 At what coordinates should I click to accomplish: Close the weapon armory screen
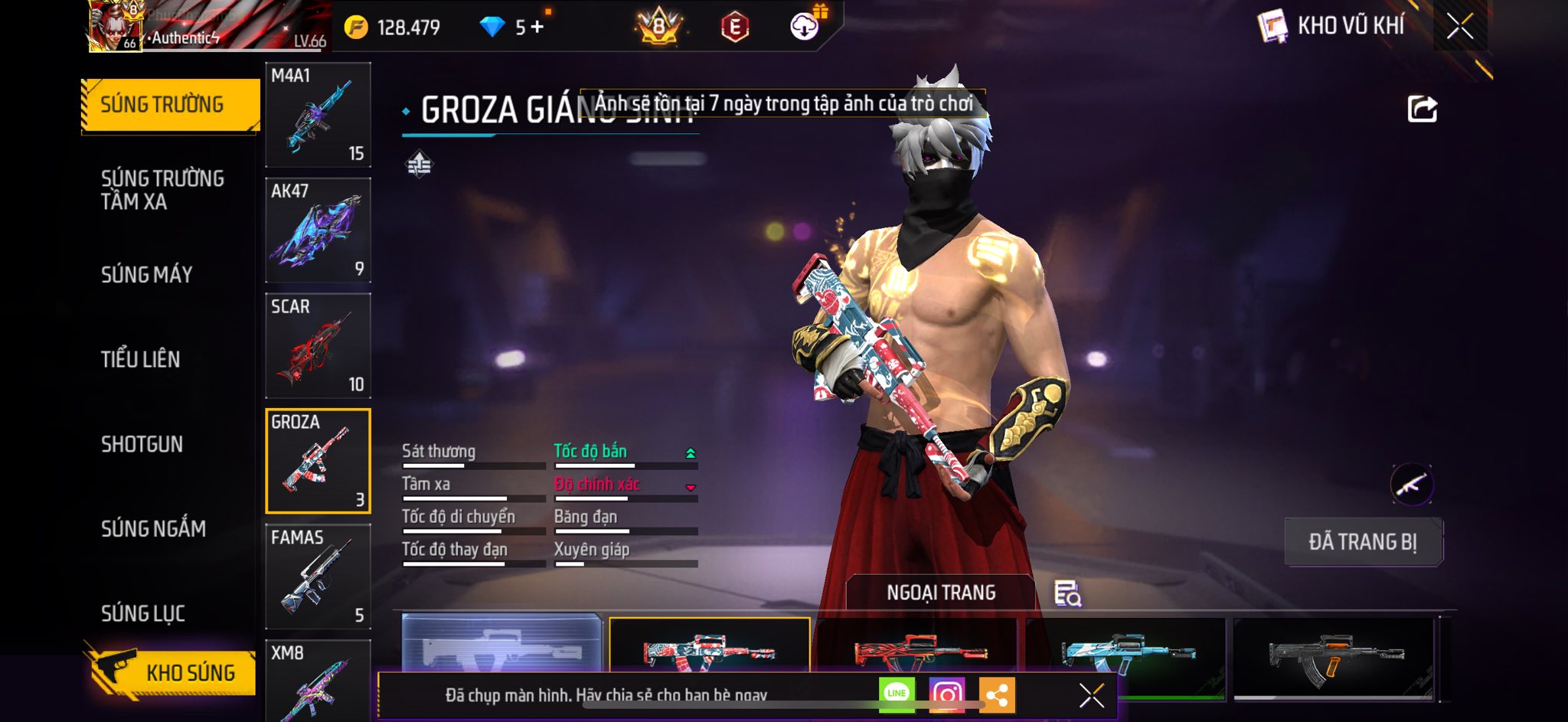(x=1459, y=27)
